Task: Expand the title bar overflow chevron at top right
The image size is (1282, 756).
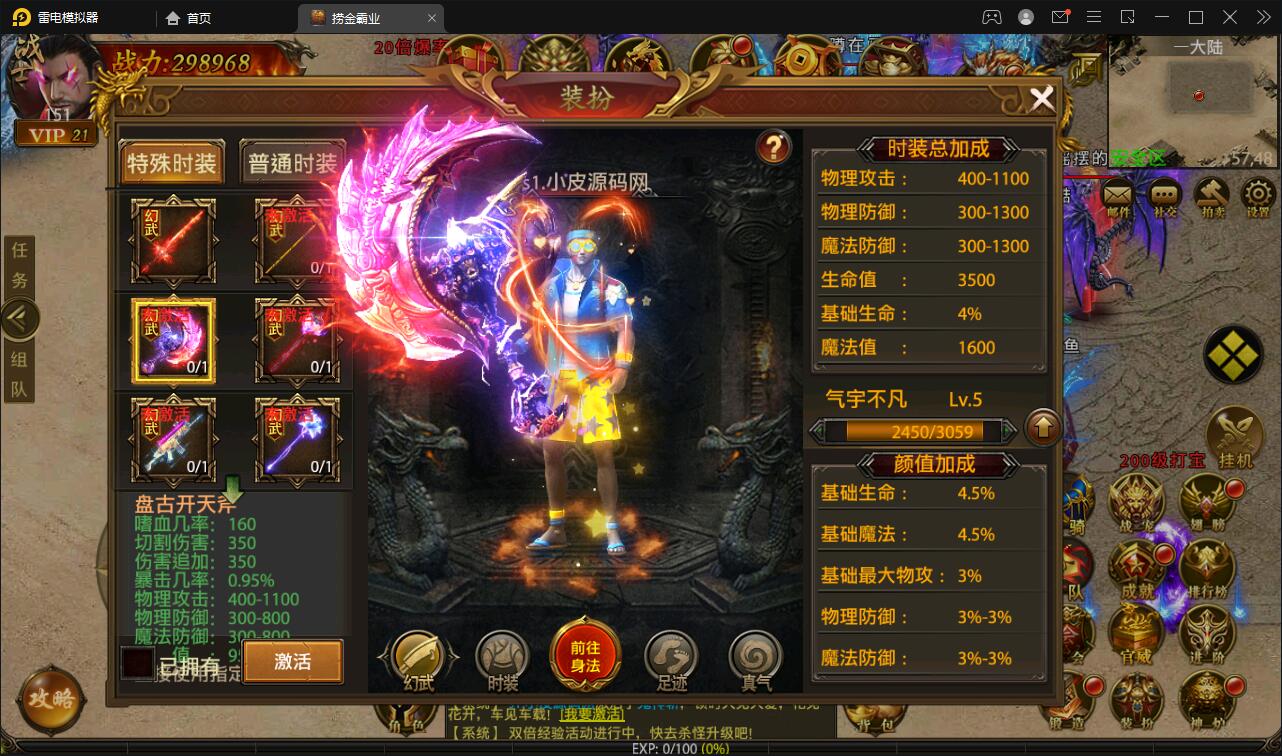Action: point(1263,17)
